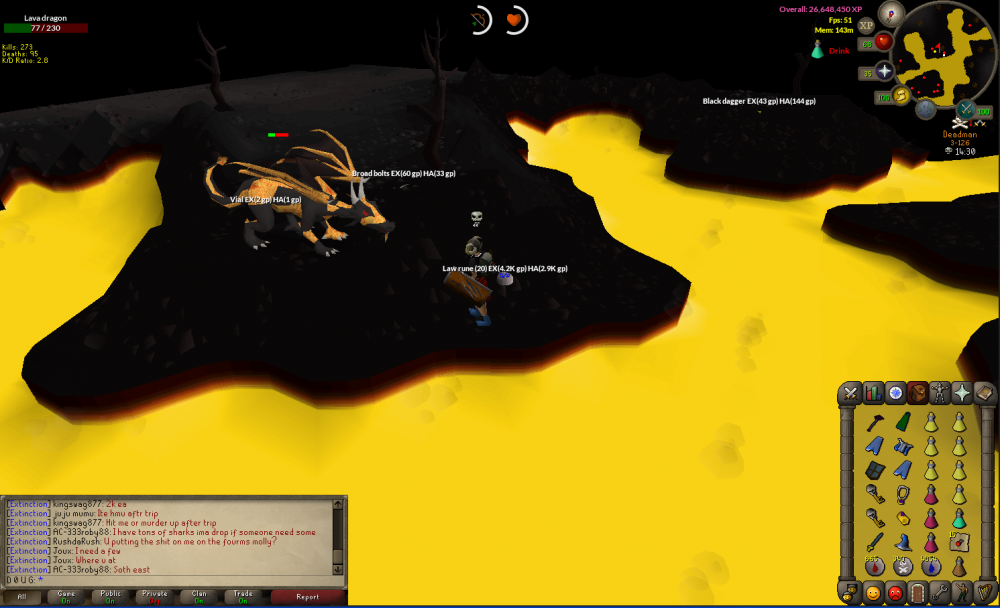1000x608 pixels.
Task: Open the Combat Options crossed-swords tab
Action: tap(851, 392)
